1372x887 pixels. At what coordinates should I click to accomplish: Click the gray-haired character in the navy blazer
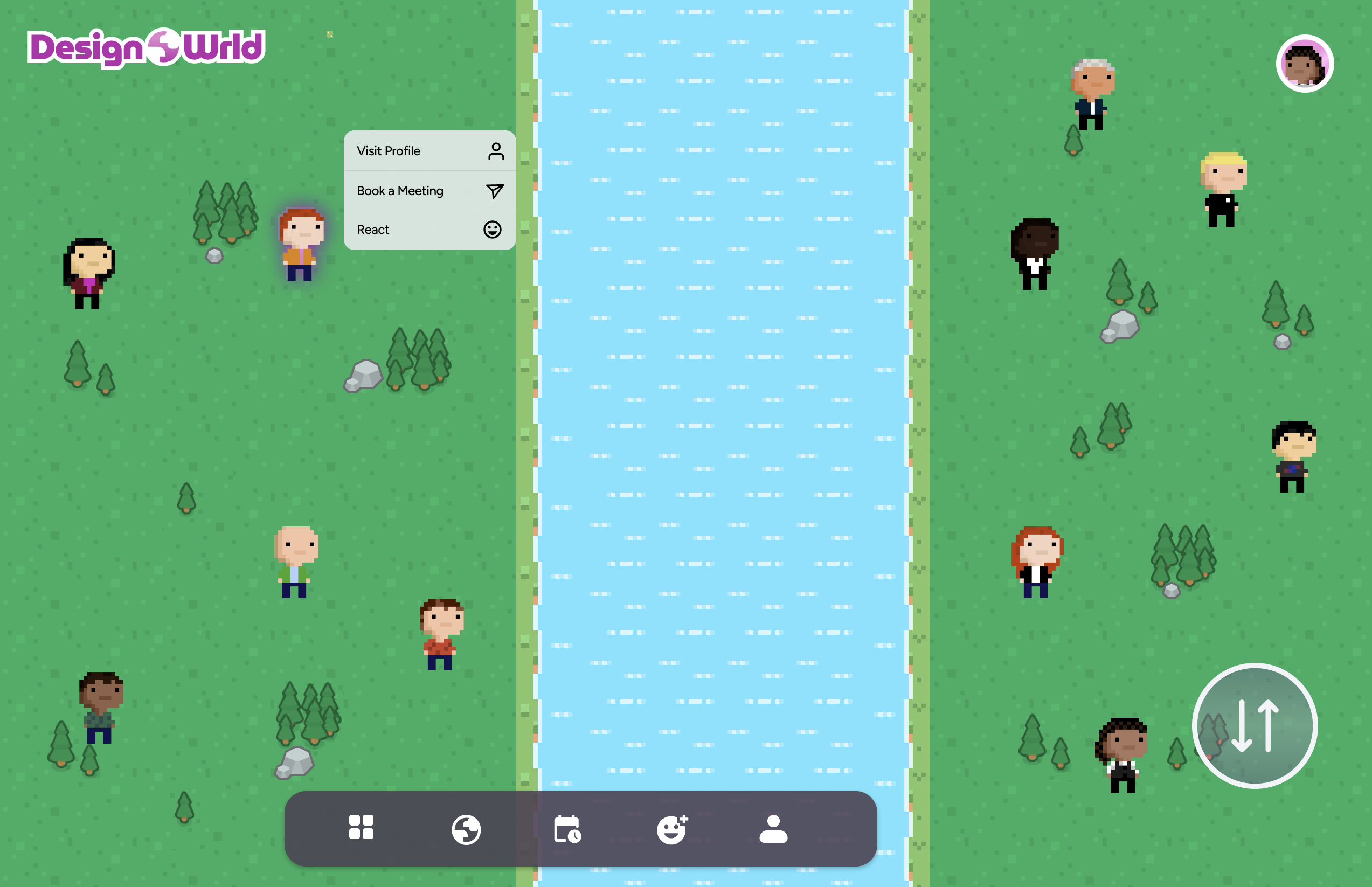pyautogui.click(x=1093, y=95)
